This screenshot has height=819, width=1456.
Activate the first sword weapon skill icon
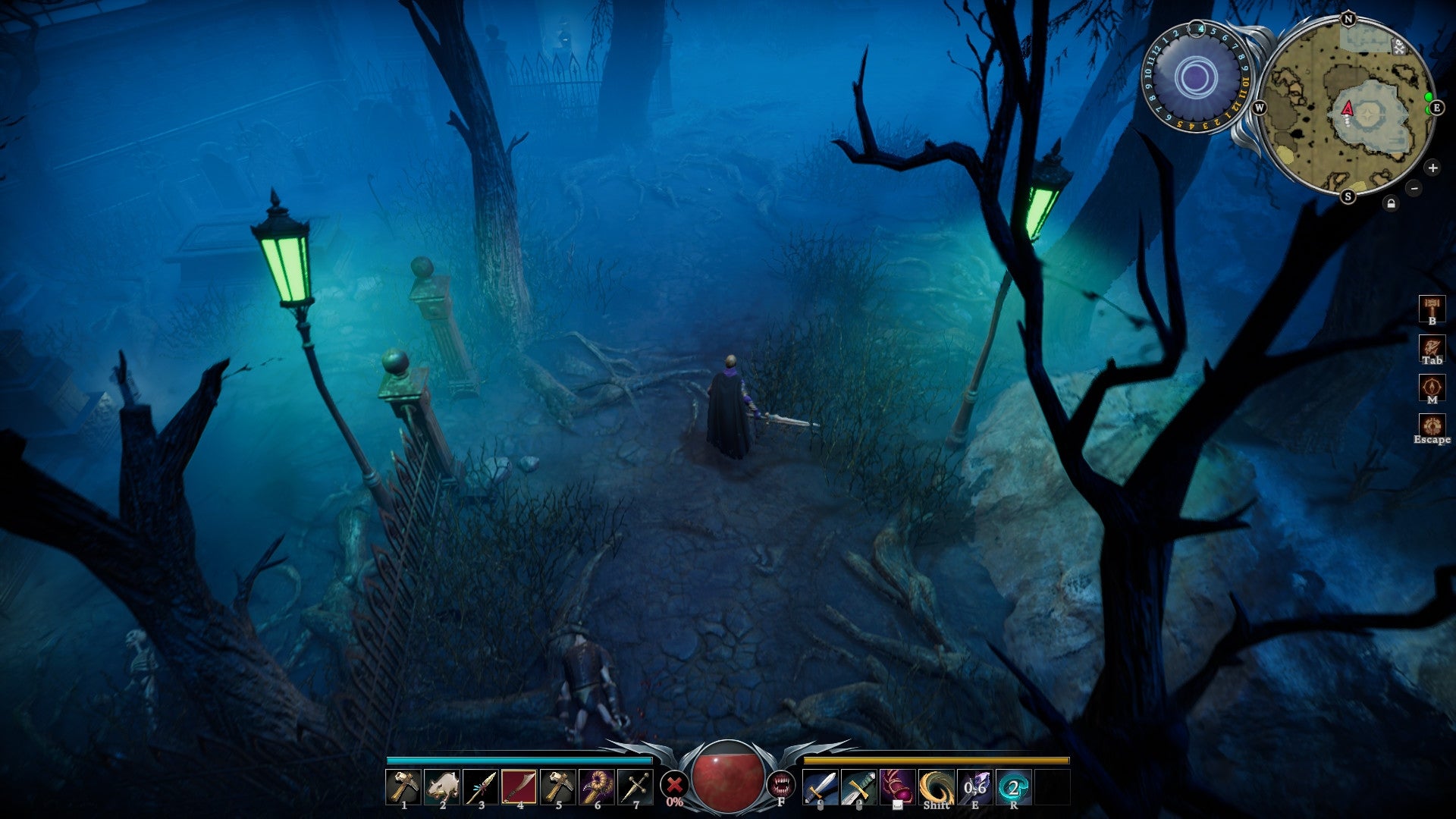click(820, 786)
